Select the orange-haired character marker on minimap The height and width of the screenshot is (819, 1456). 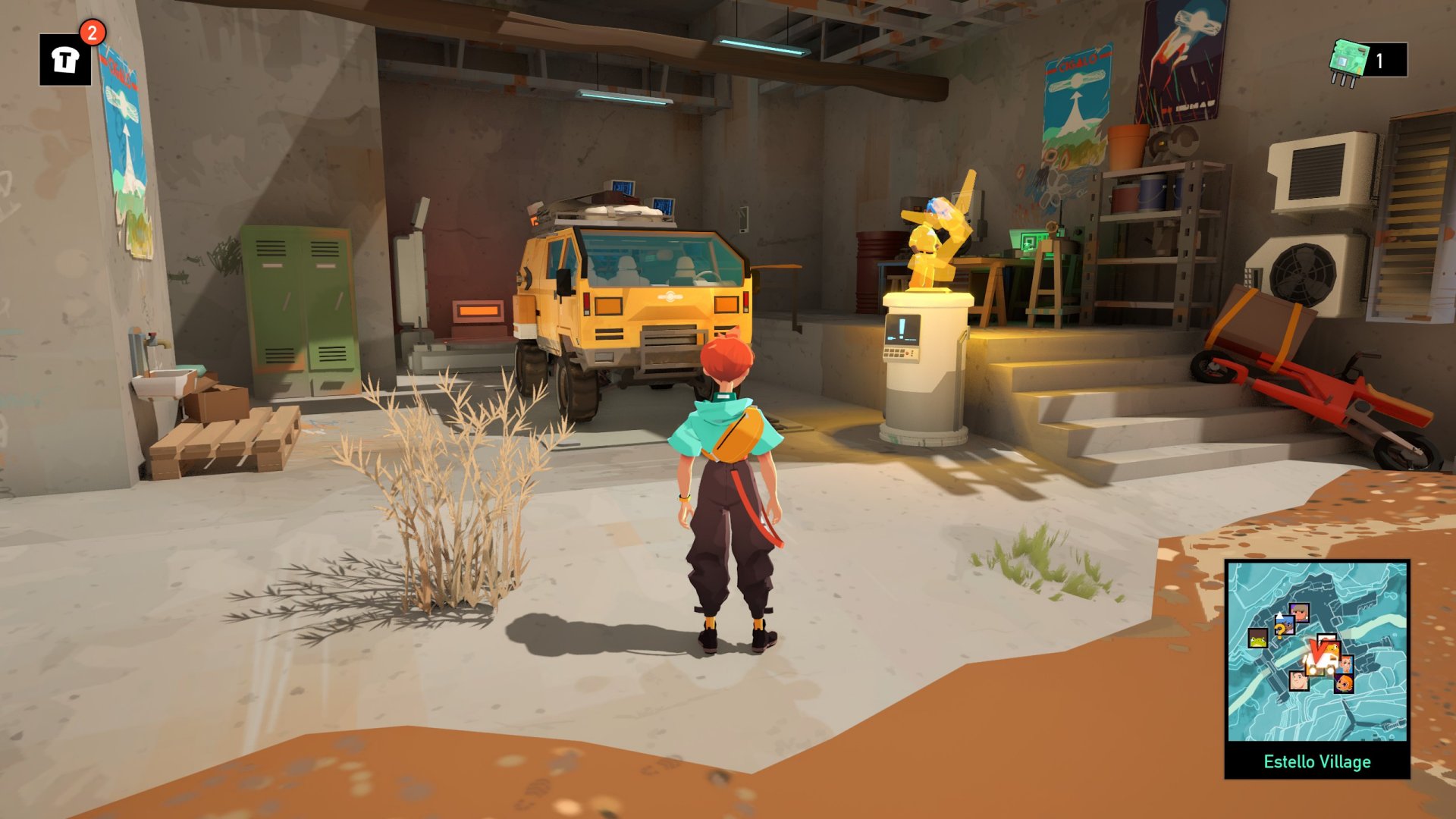[1344, 684]
